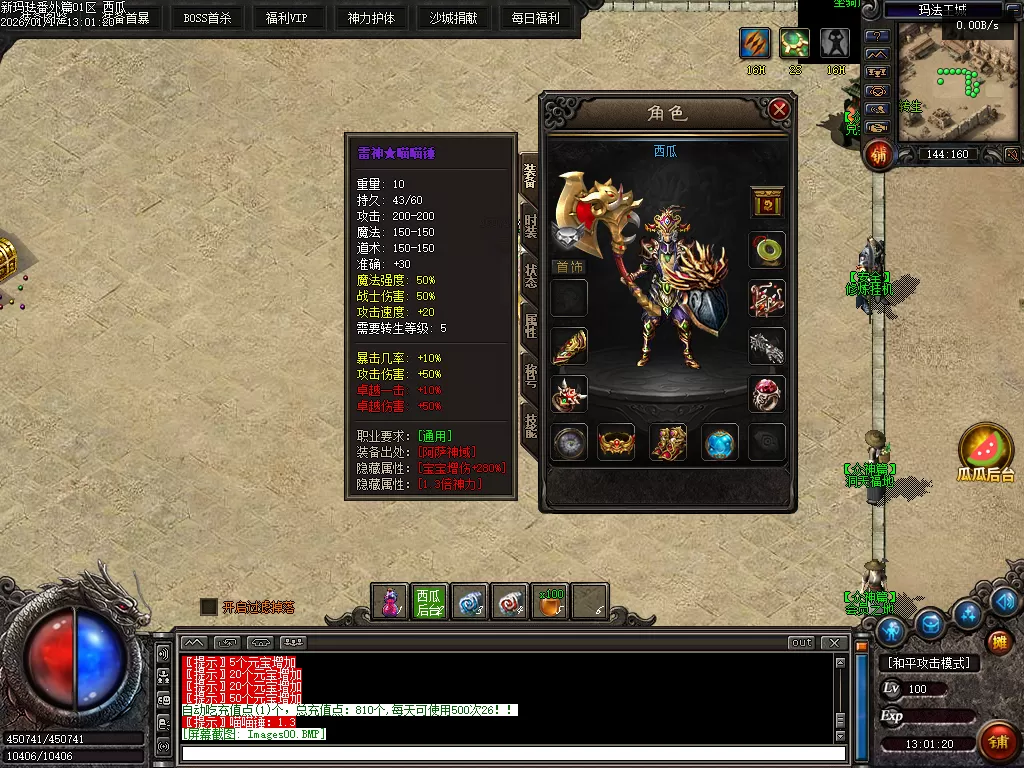Click the 玛法王城 minimap
The width and height of the screenshot is (1024, 768).
pyautogui.click(x=944, y=80)
